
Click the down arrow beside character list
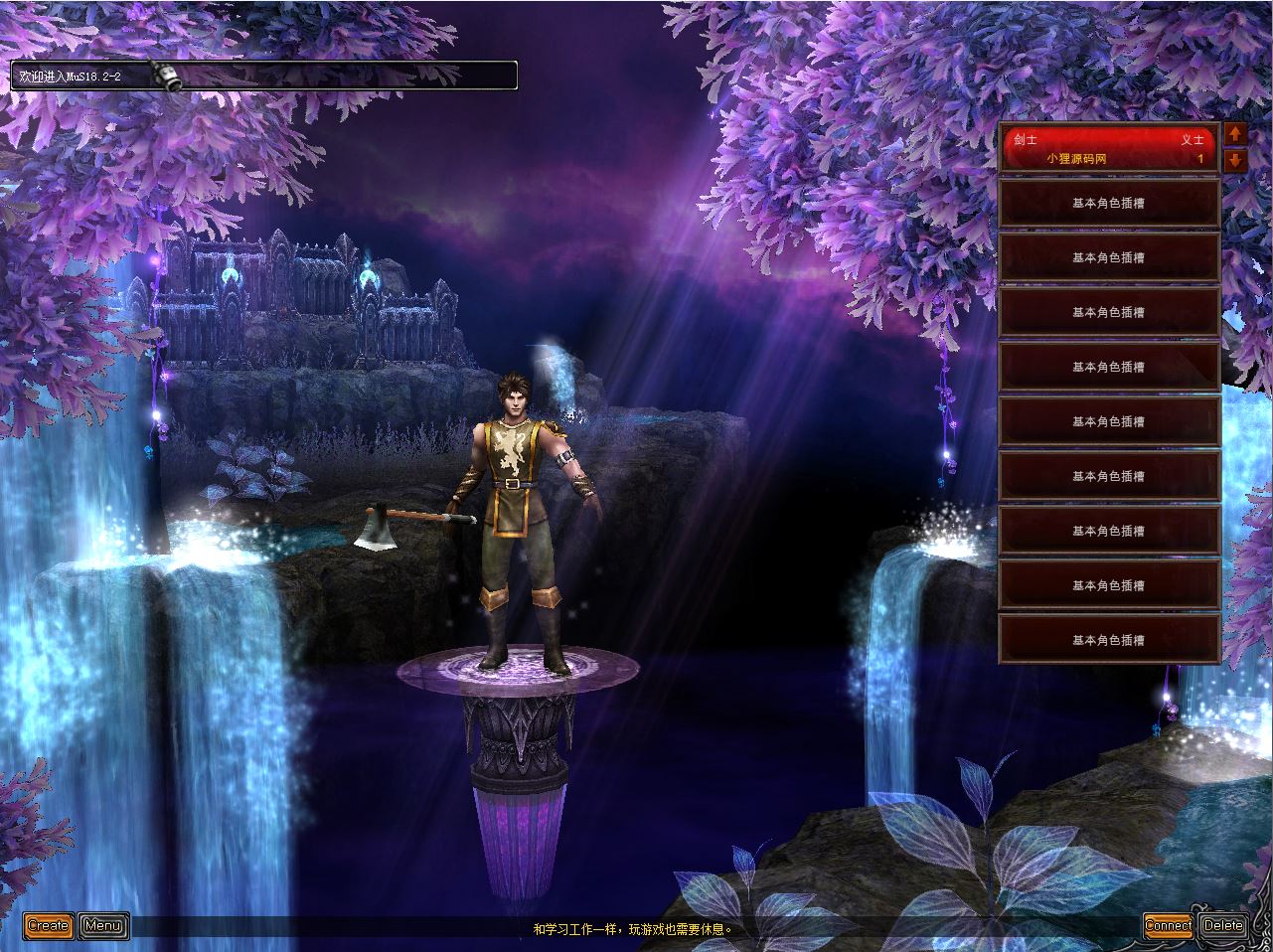coord(1235,160)
